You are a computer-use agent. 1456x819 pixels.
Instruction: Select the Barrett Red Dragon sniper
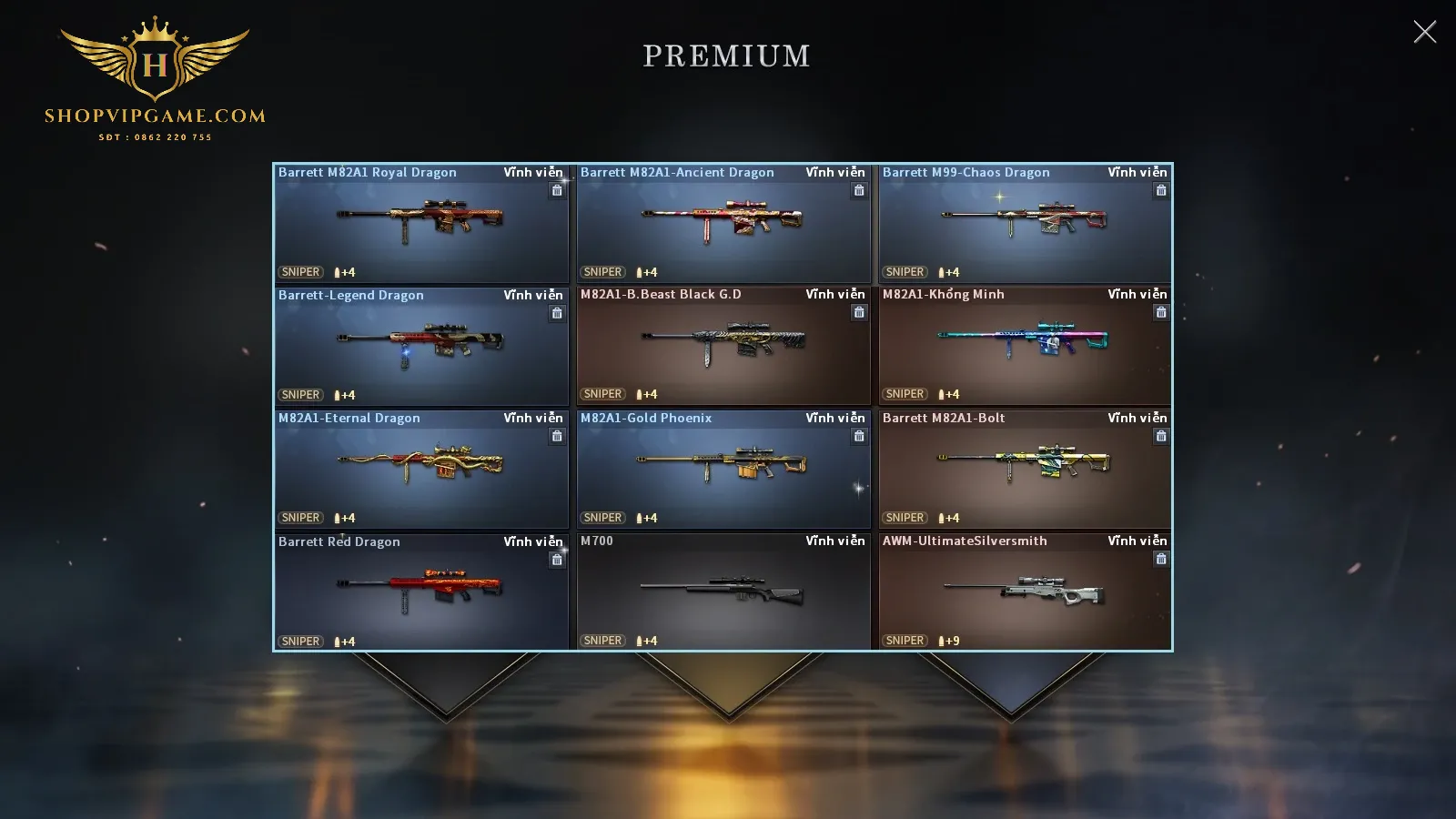coord(420,592)
